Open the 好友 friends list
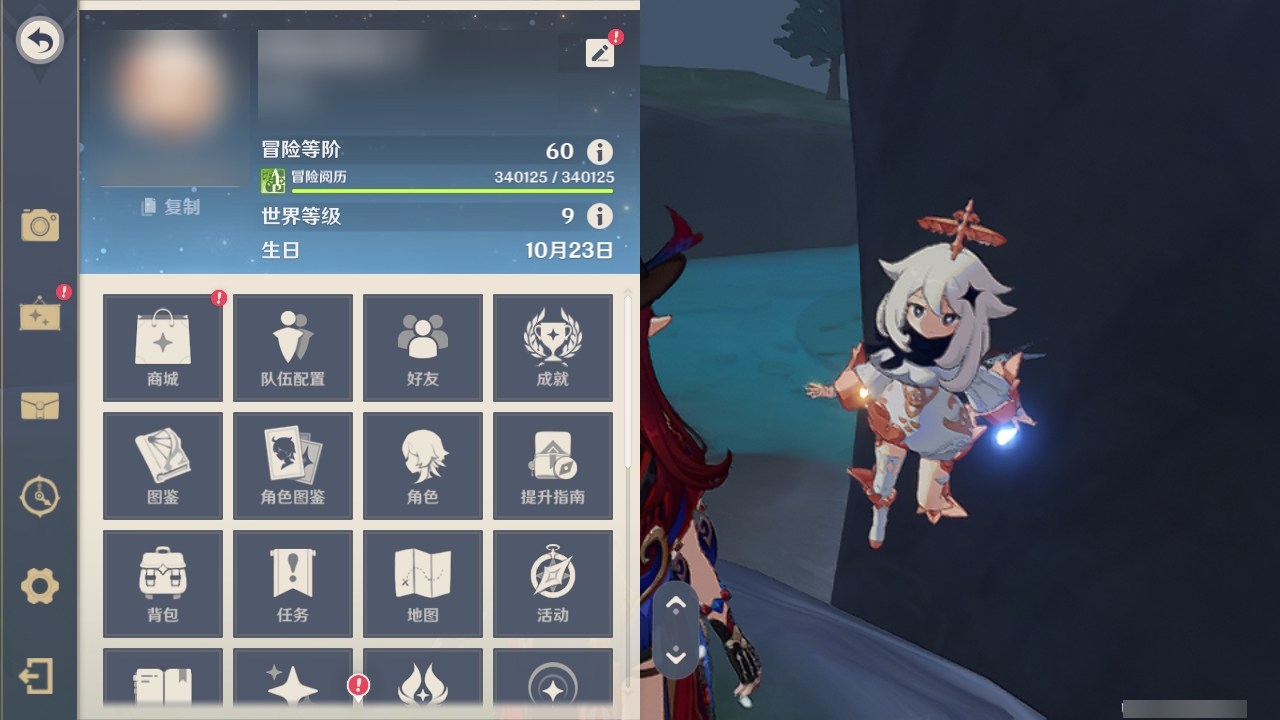 423,347
